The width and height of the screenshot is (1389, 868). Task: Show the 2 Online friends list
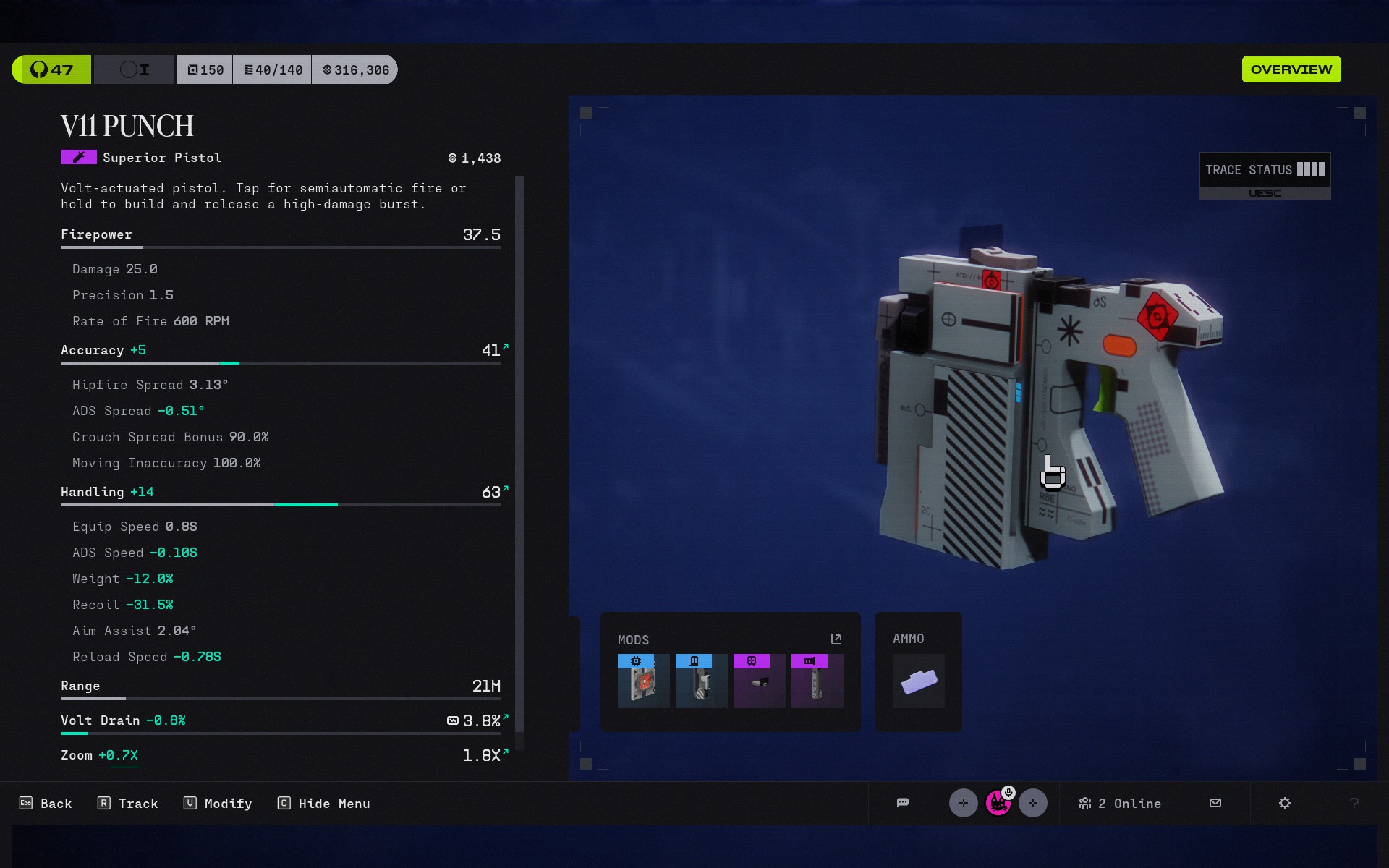[x=1120, y=804]
